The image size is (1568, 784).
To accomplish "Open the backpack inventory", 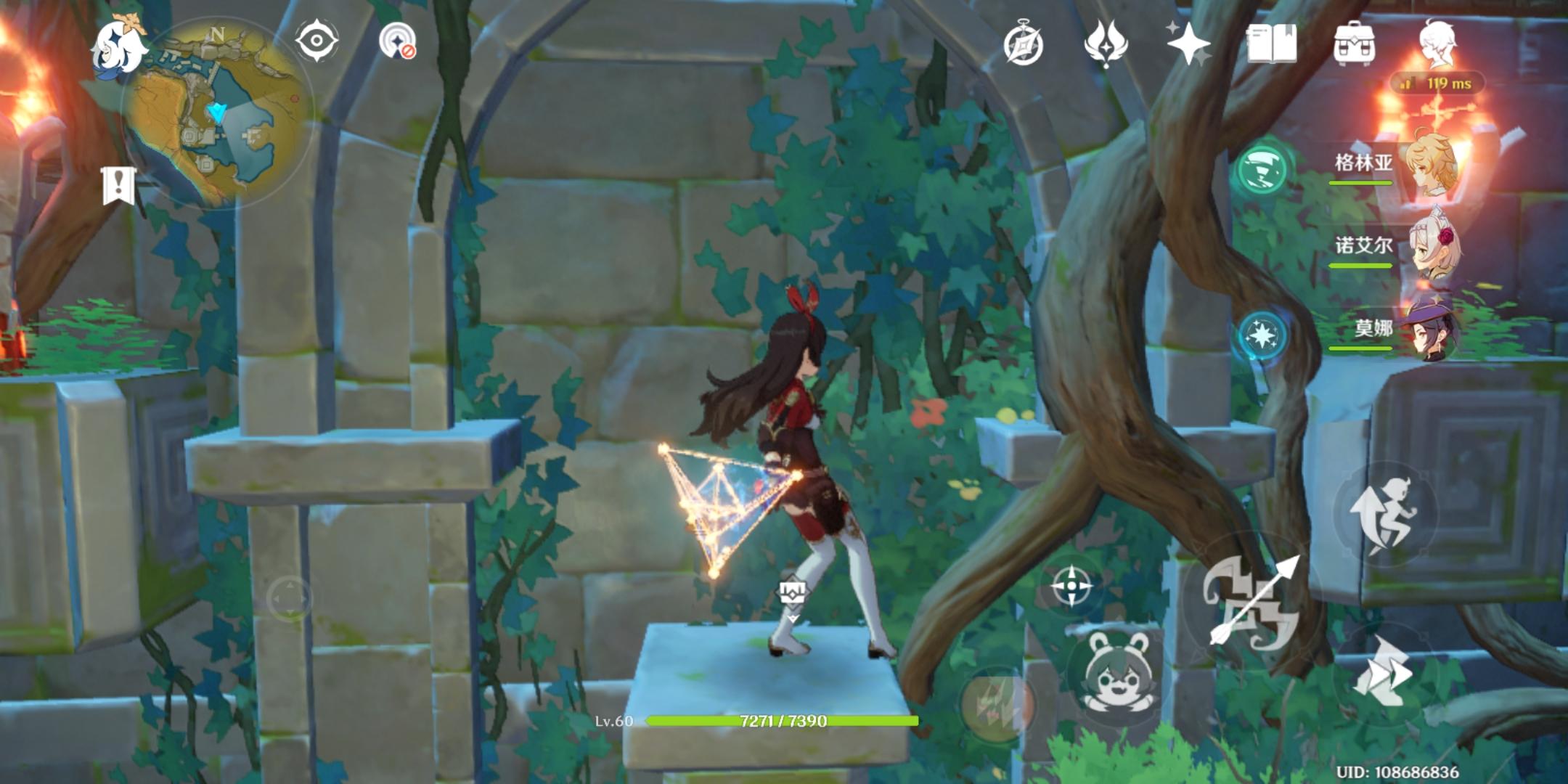I will point(1354,44).
